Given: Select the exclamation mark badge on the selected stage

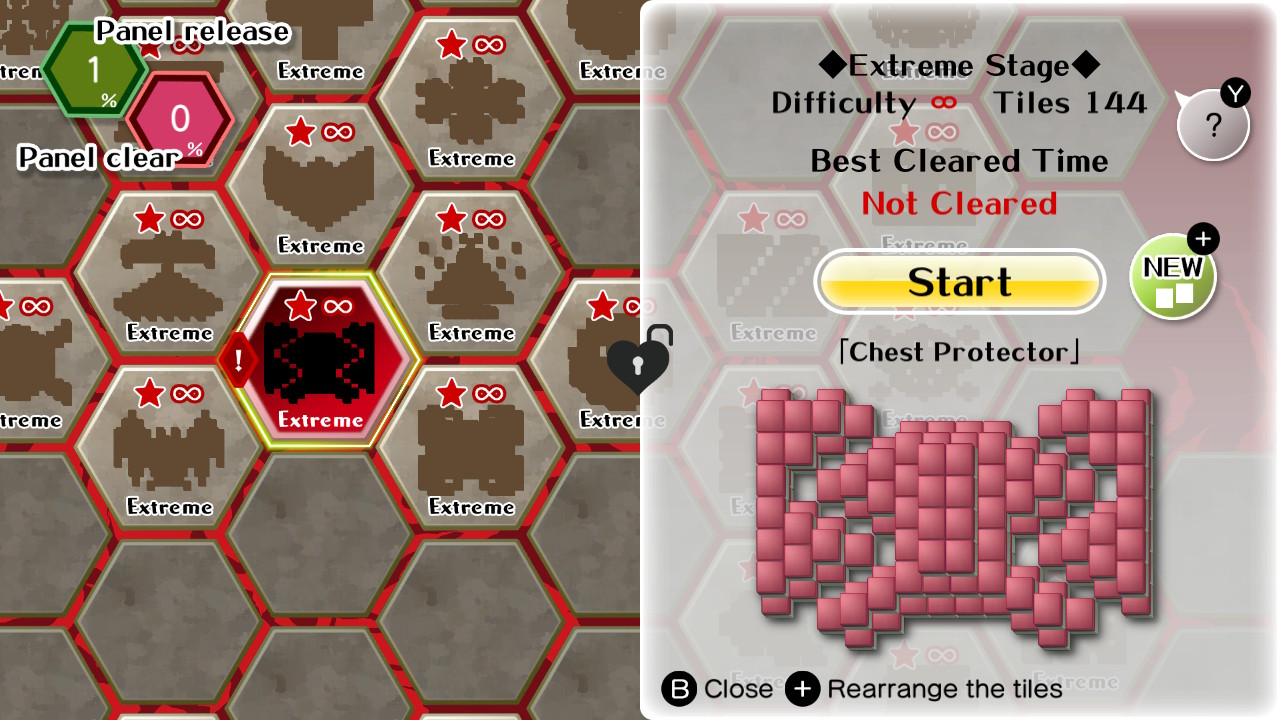Looking at the screenshot, I should click(x=237, y=358).
